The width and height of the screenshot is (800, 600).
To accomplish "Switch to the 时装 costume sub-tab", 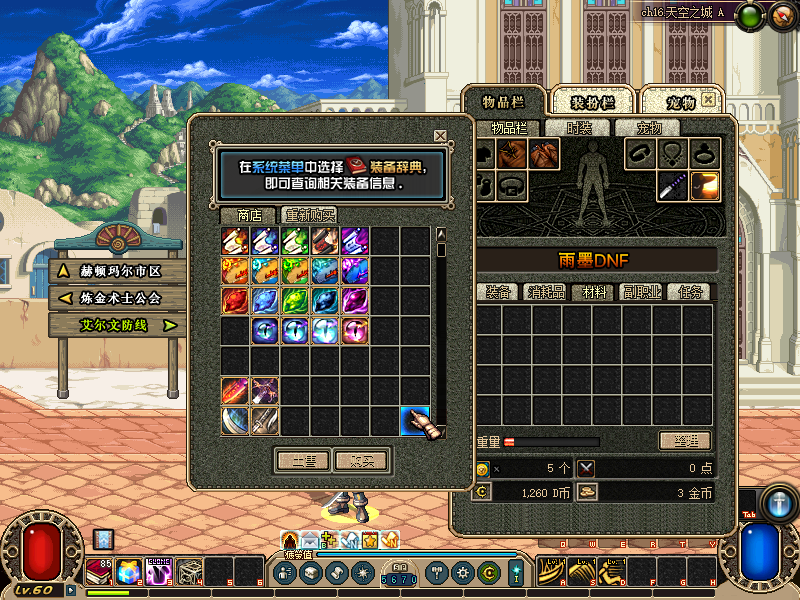I will (x=579, y=128).
